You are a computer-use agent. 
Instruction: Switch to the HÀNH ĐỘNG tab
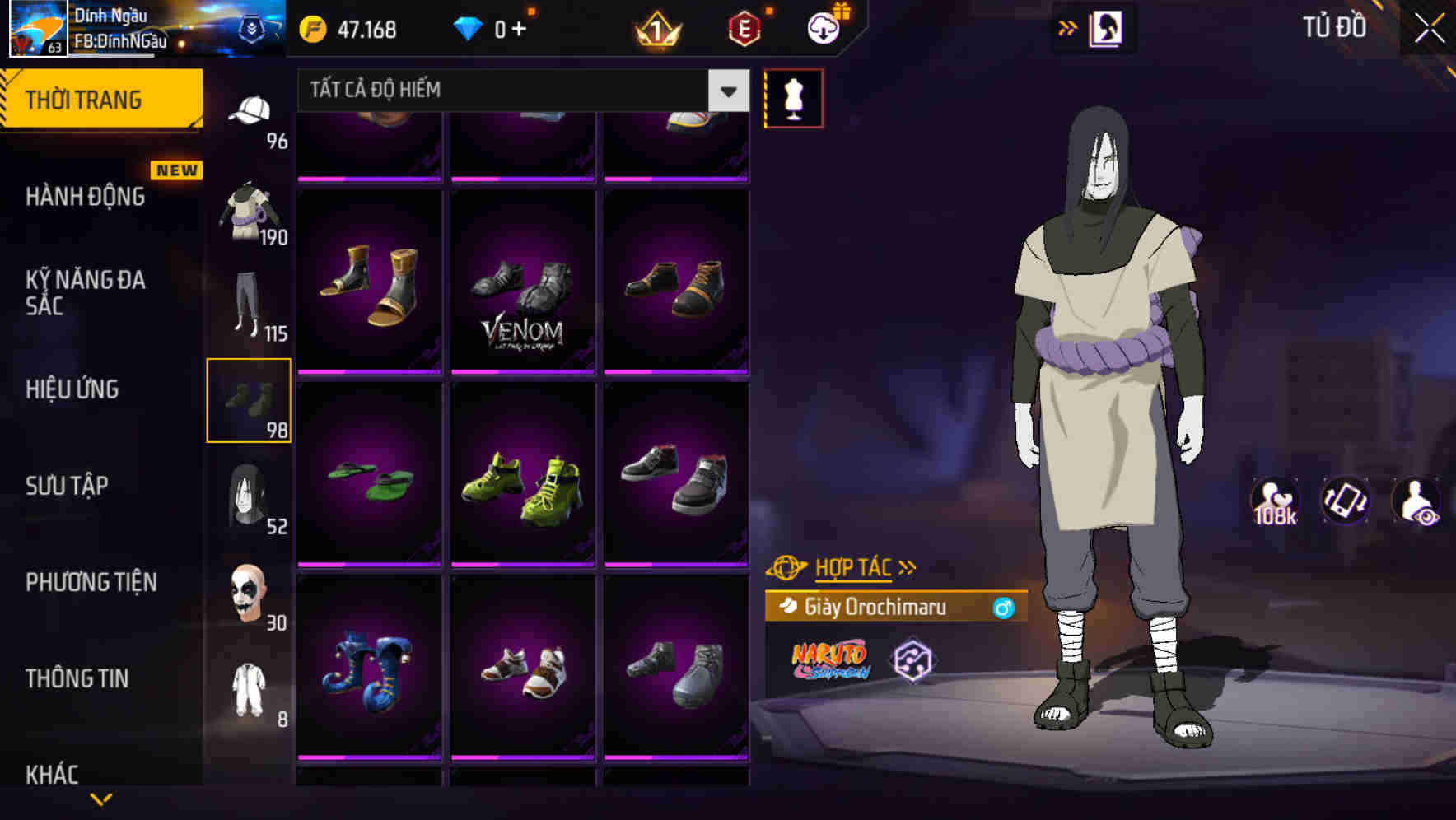tap(85, 198)
